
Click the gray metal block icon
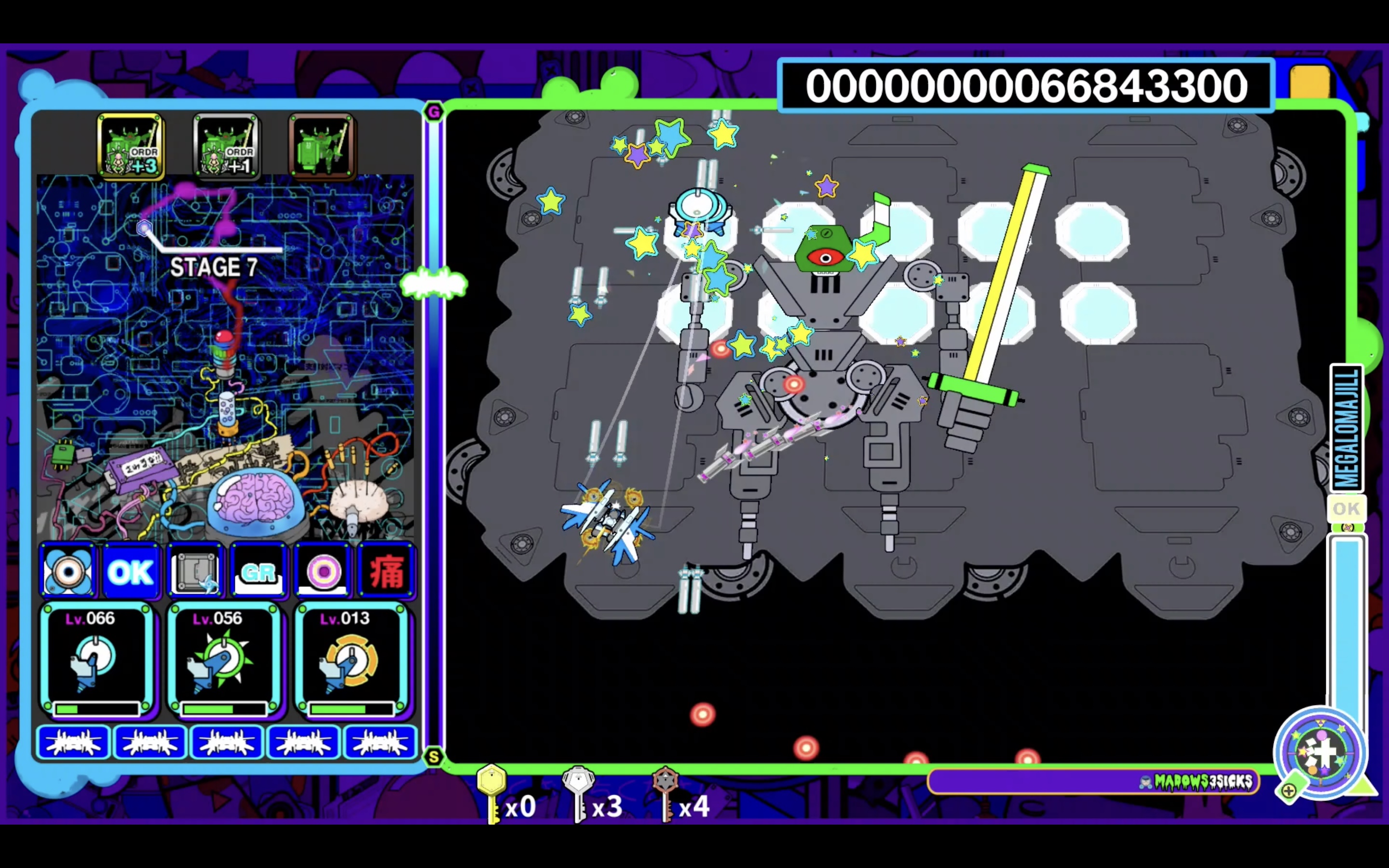tap(195, 571)
